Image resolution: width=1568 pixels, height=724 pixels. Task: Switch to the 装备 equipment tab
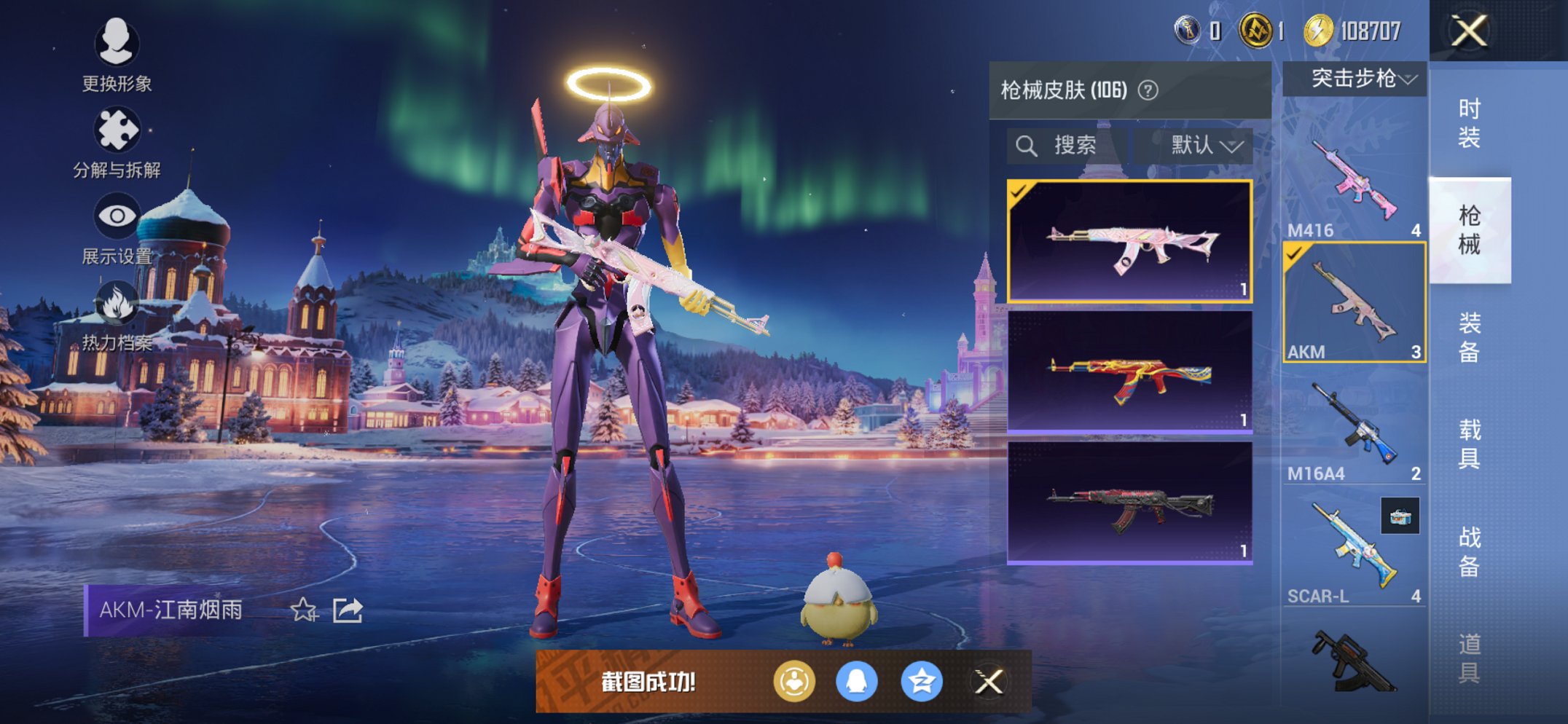click(1469, 337)
